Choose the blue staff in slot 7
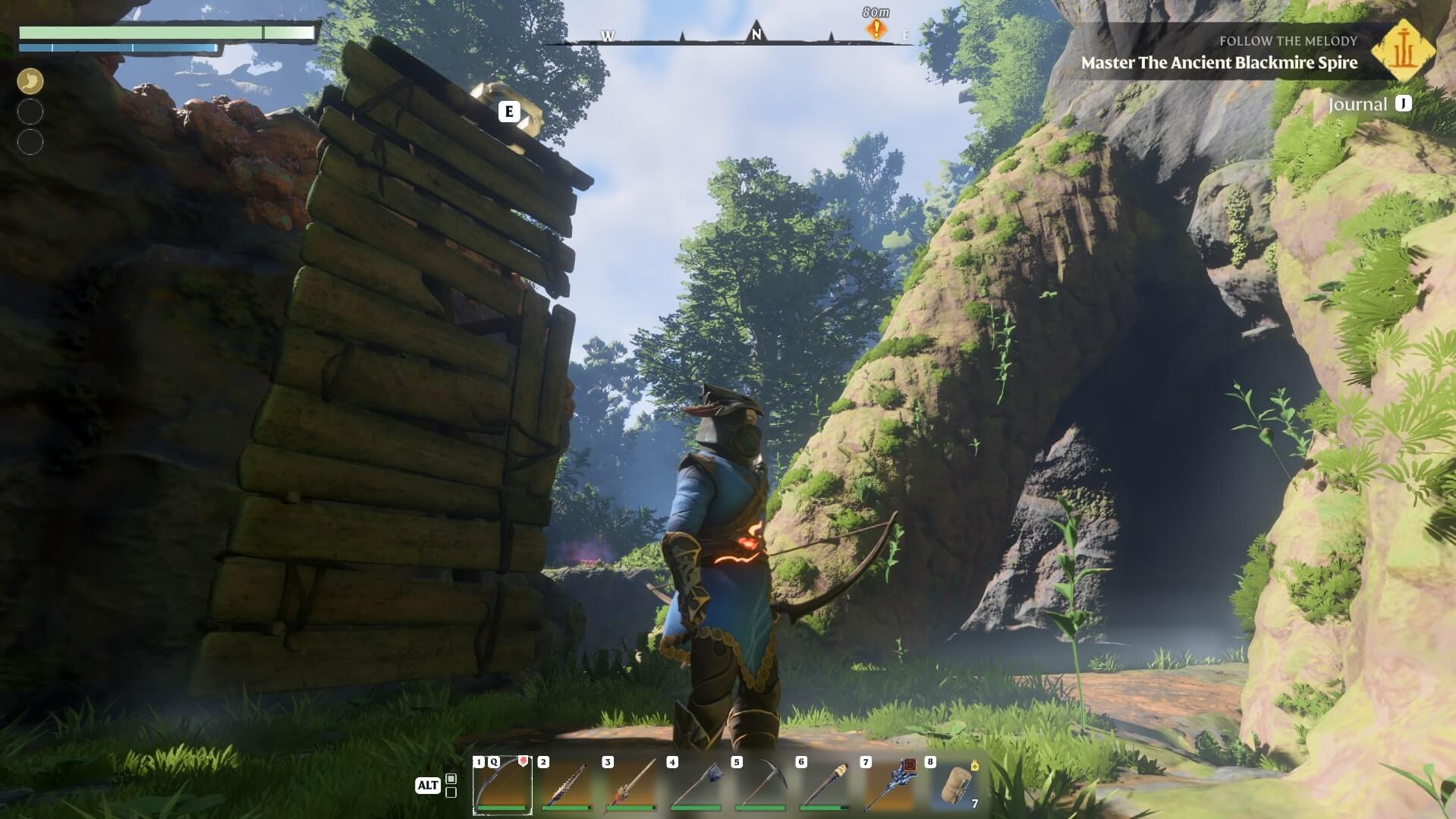 click(x=889, y=785)
